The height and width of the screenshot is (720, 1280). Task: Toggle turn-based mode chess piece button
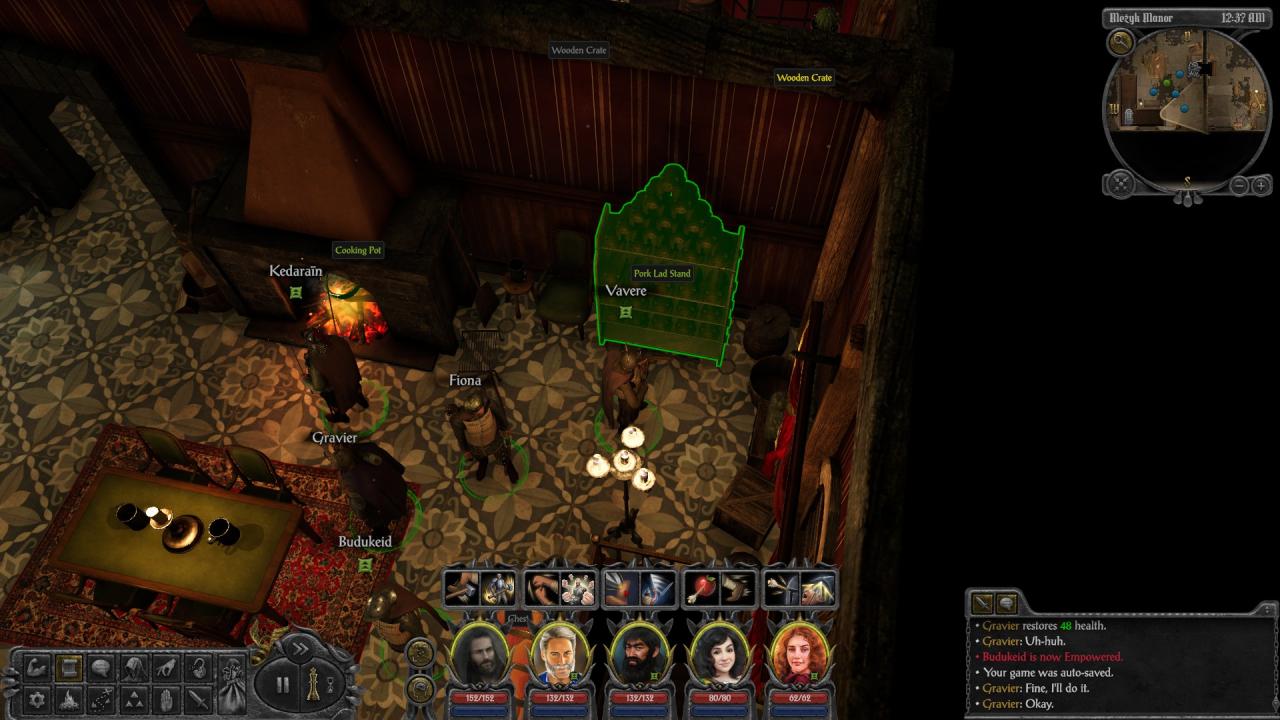(x=313, y=685)
